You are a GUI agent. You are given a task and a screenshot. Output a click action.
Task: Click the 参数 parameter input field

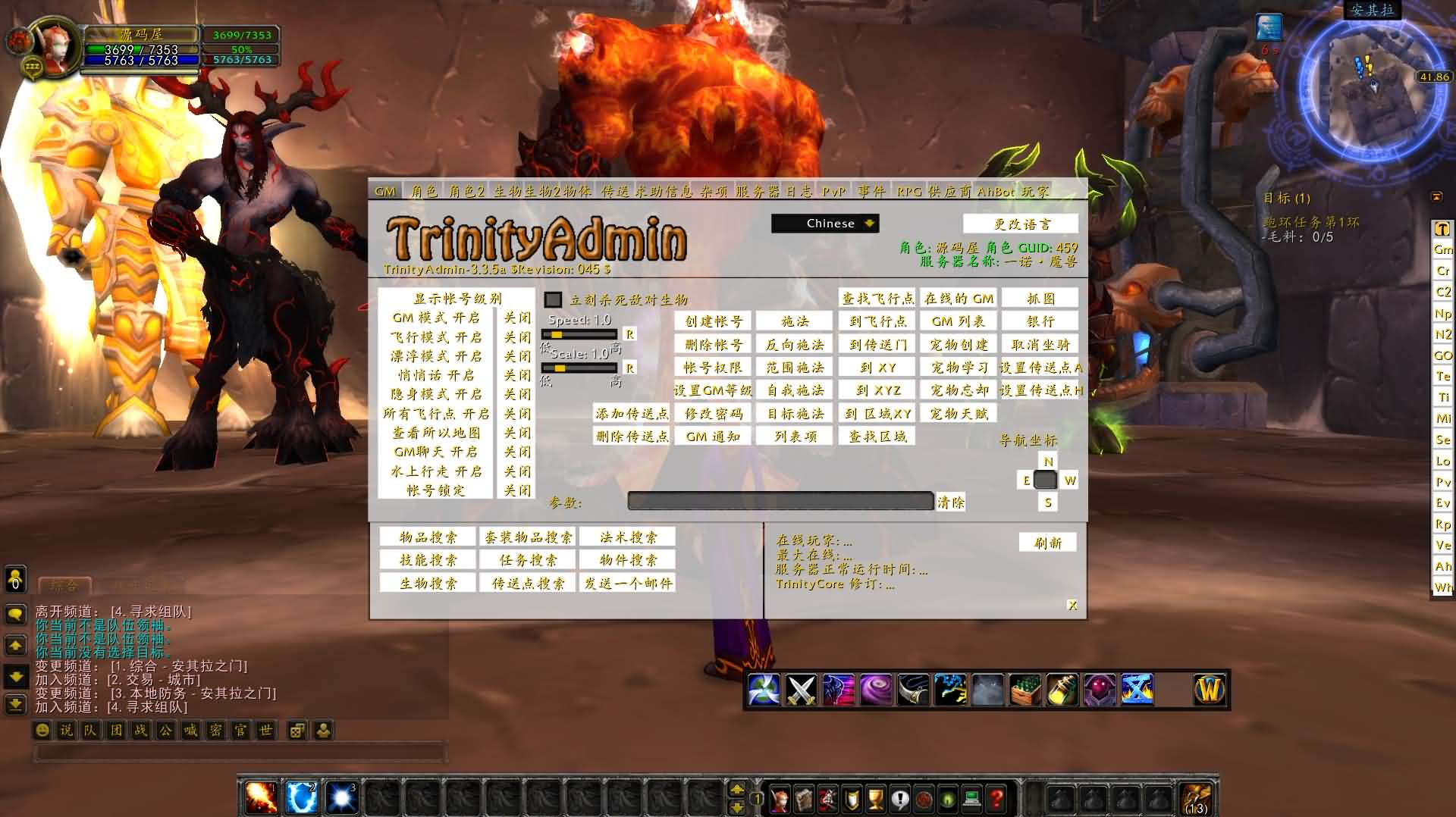tap(780, 501)
